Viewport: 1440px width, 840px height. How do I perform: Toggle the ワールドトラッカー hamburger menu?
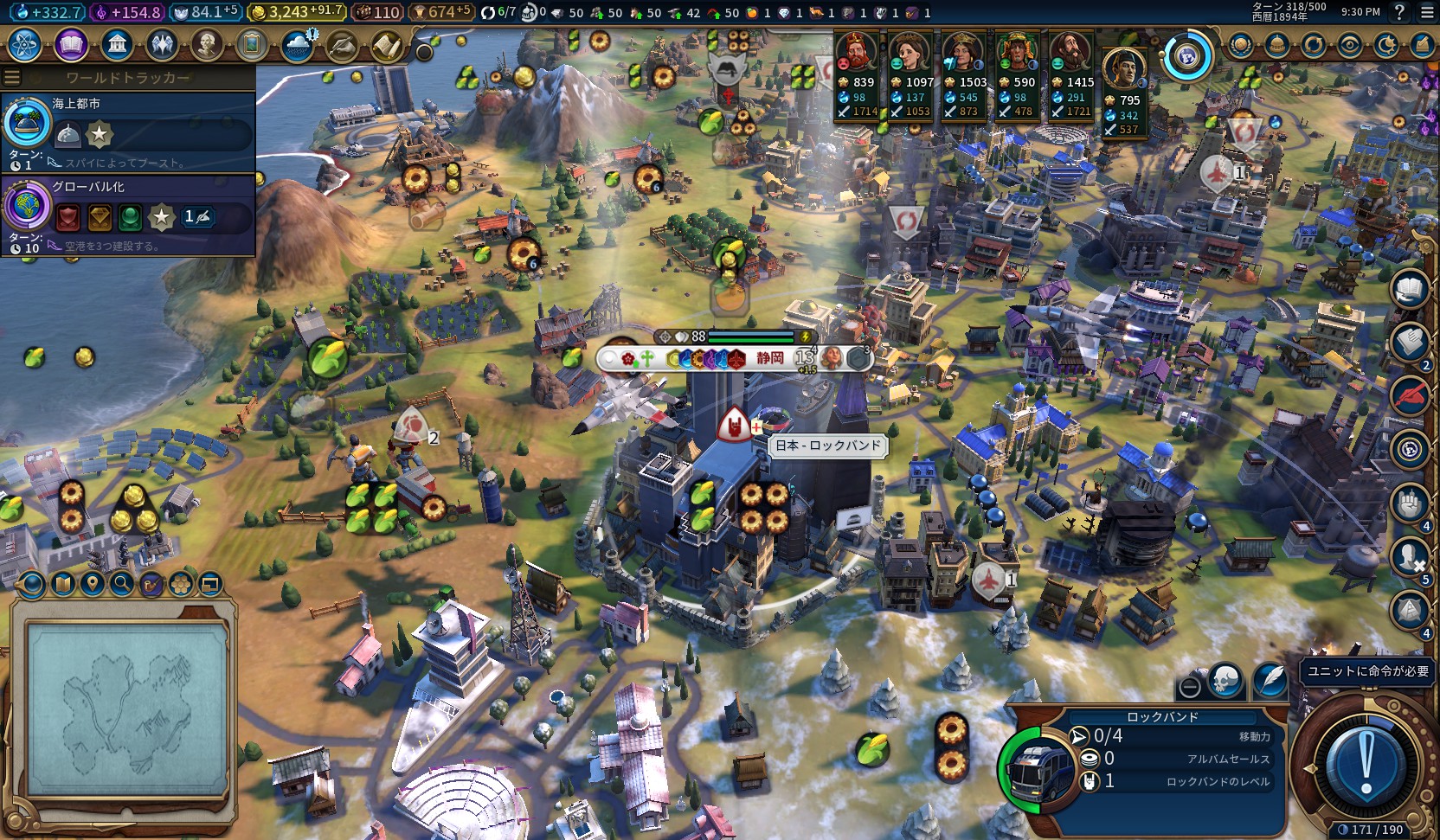12,78
